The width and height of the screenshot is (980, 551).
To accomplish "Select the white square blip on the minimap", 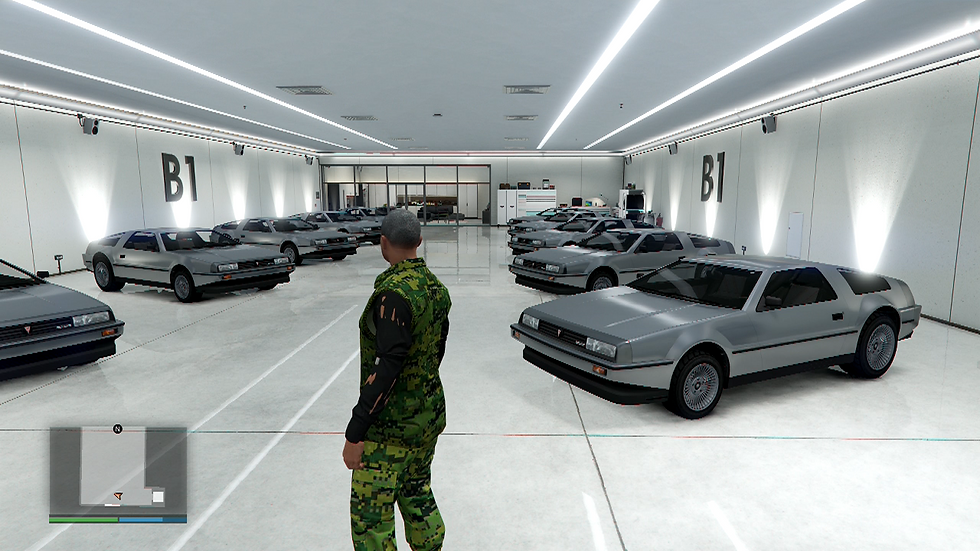I will (157, 496).
